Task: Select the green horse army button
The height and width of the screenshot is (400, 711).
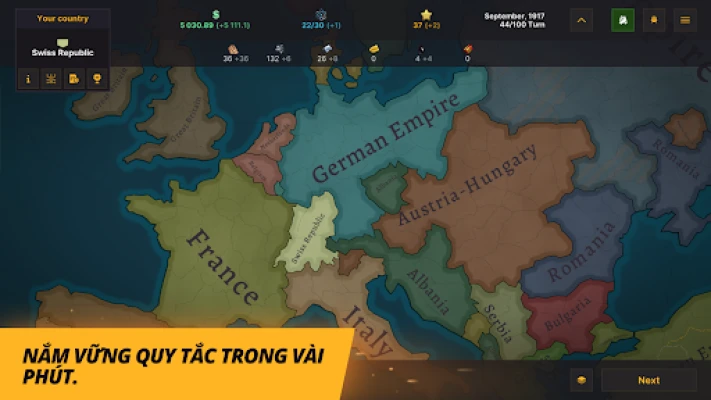Action: pos(622,19)
